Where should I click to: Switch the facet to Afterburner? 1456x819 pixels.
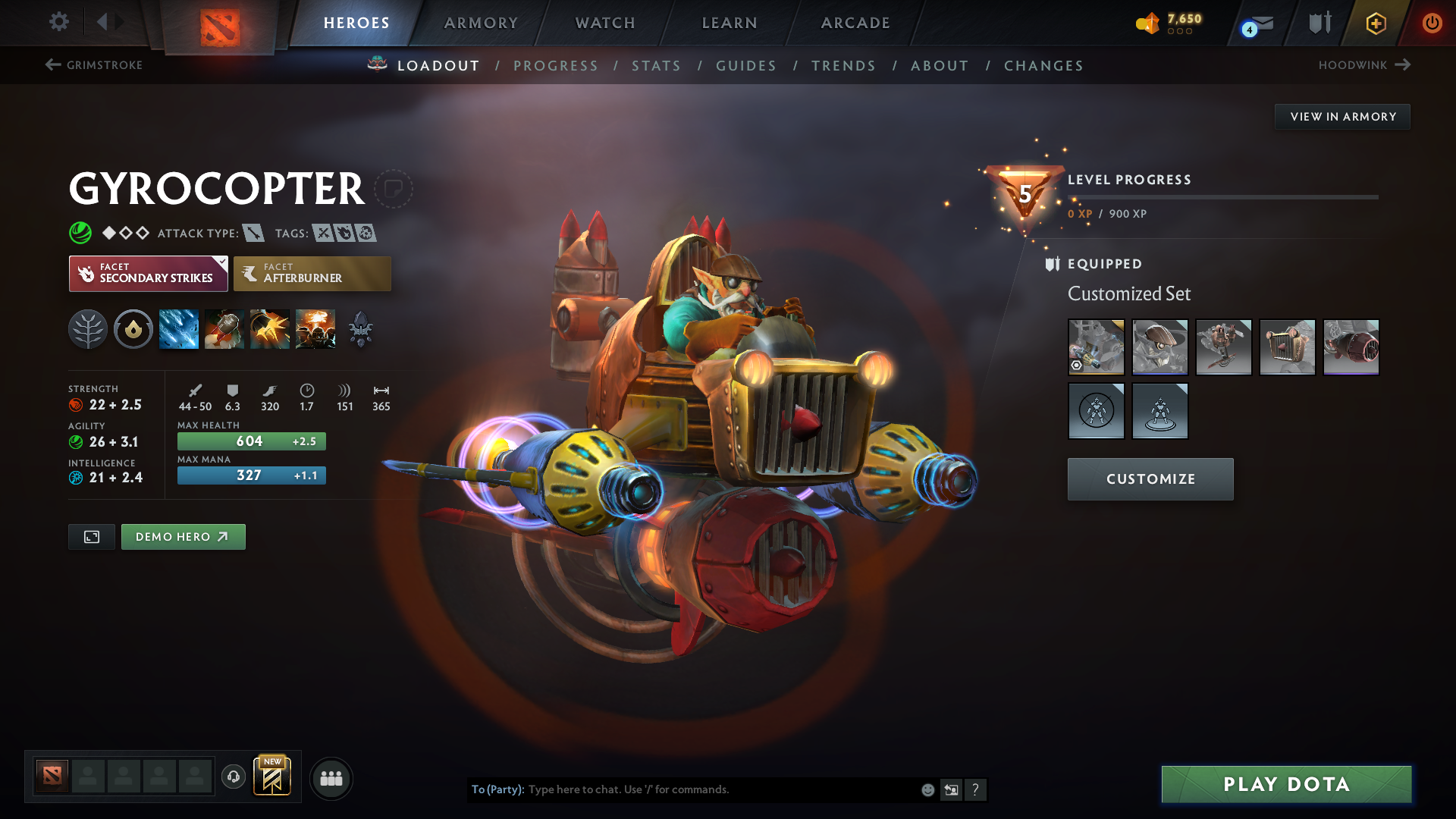[x=312, y=273]
